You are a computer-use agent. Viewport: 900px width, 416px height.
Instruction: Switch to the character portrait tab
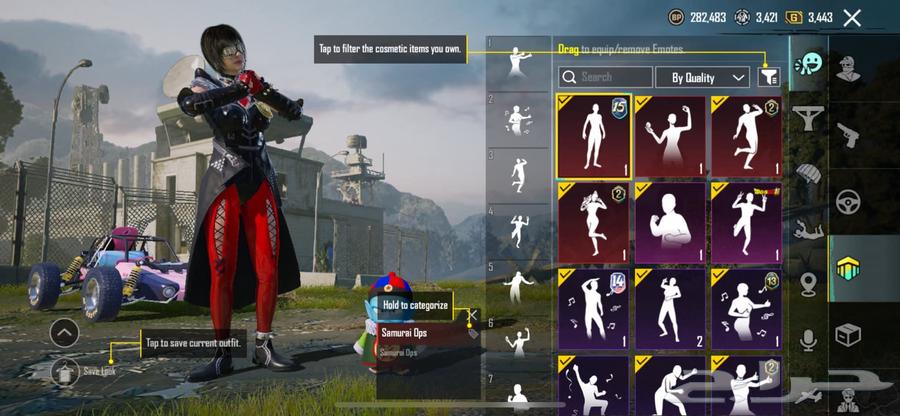pos(849,68)
